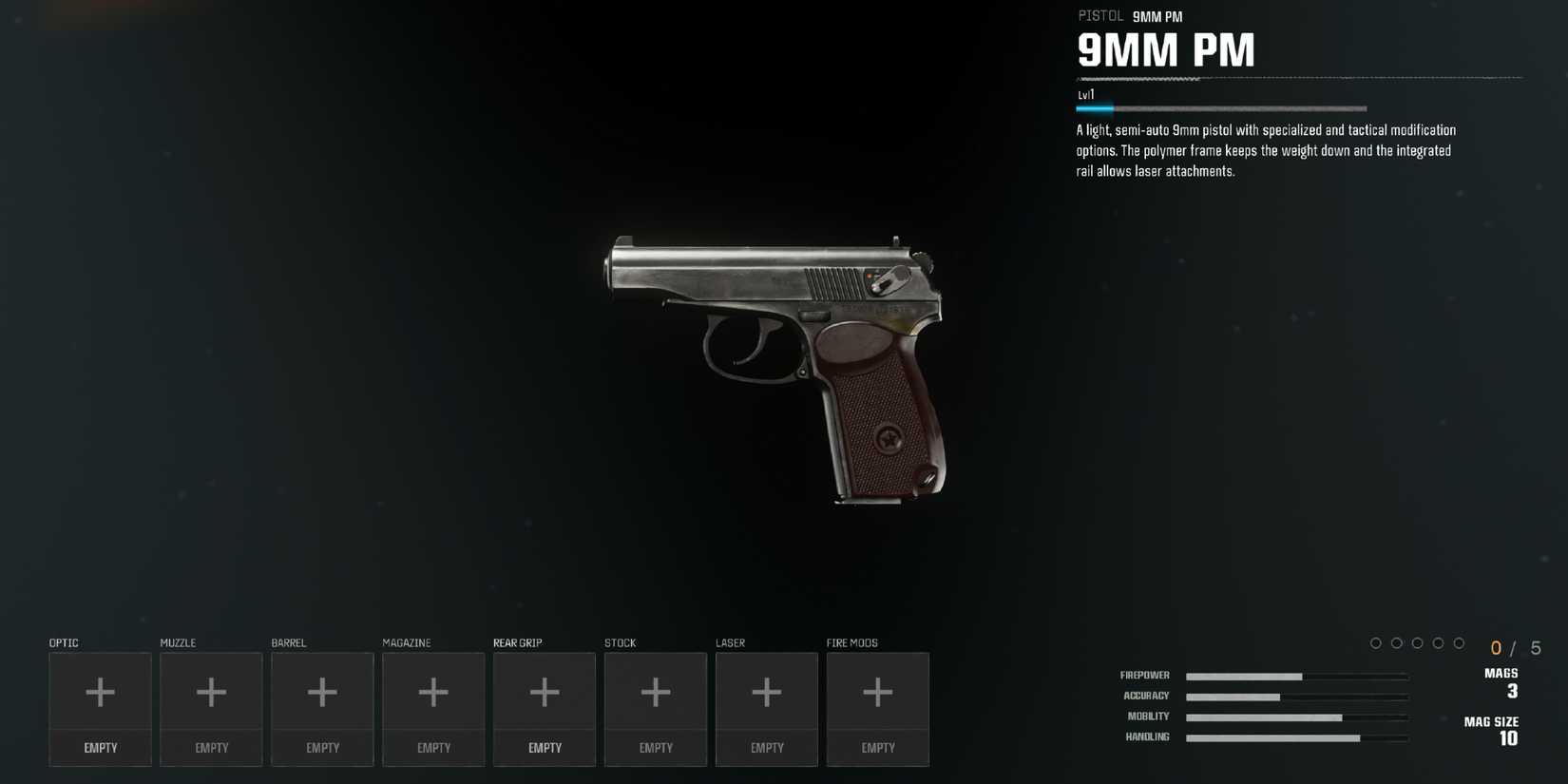Select the last attachment point circle
The width and height of the screenshot is (1568, 784).
1460,642
